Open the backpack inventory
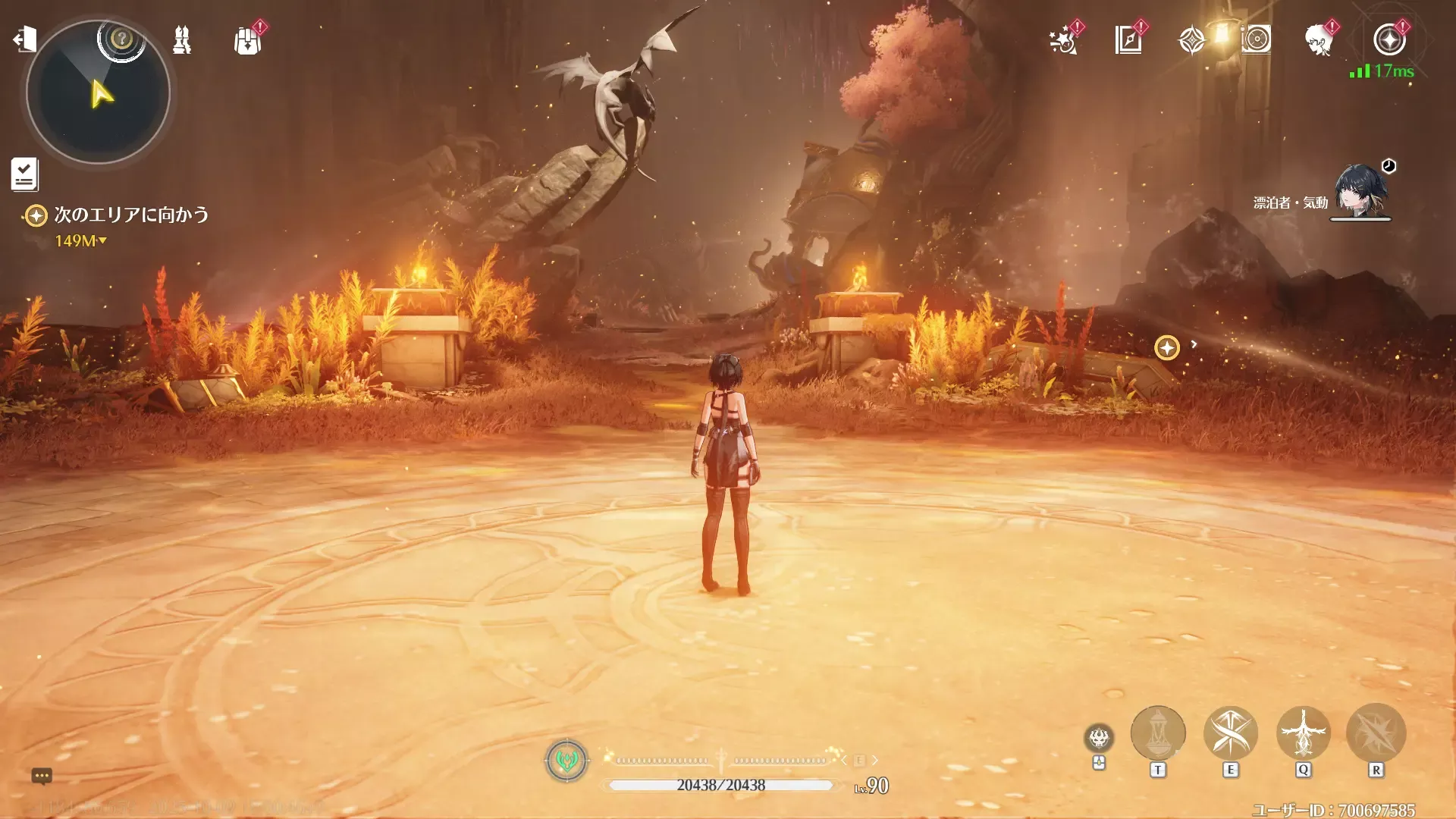The height and width of the screenshot is (819, 1456). [248, 40]
